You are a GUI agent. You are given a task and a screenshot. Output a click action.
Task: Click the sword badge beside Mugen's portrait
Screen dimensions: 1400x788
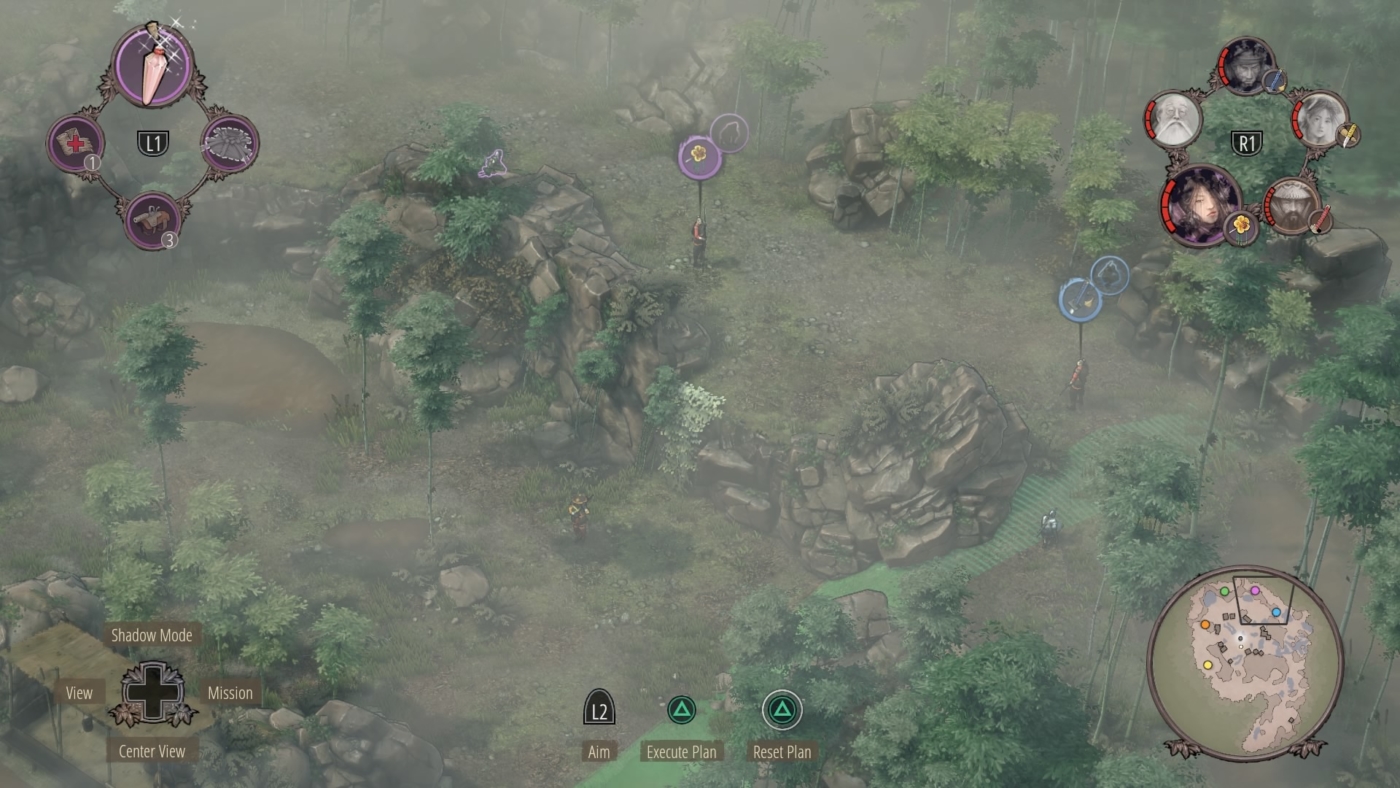[1320, 221]
